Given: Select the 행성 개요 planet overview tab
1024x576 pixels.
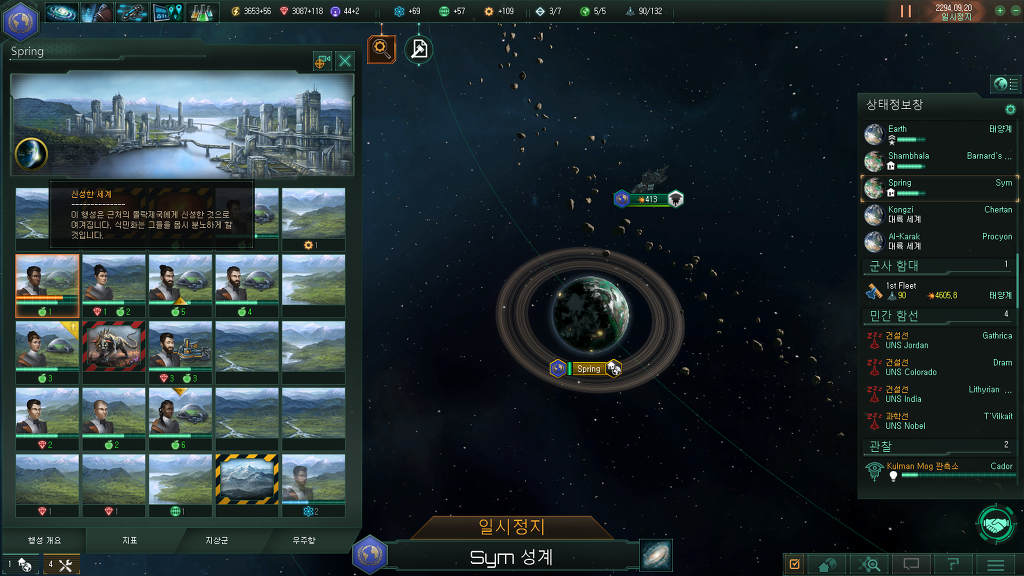Looking at the screenshot, I should (43, 540).
